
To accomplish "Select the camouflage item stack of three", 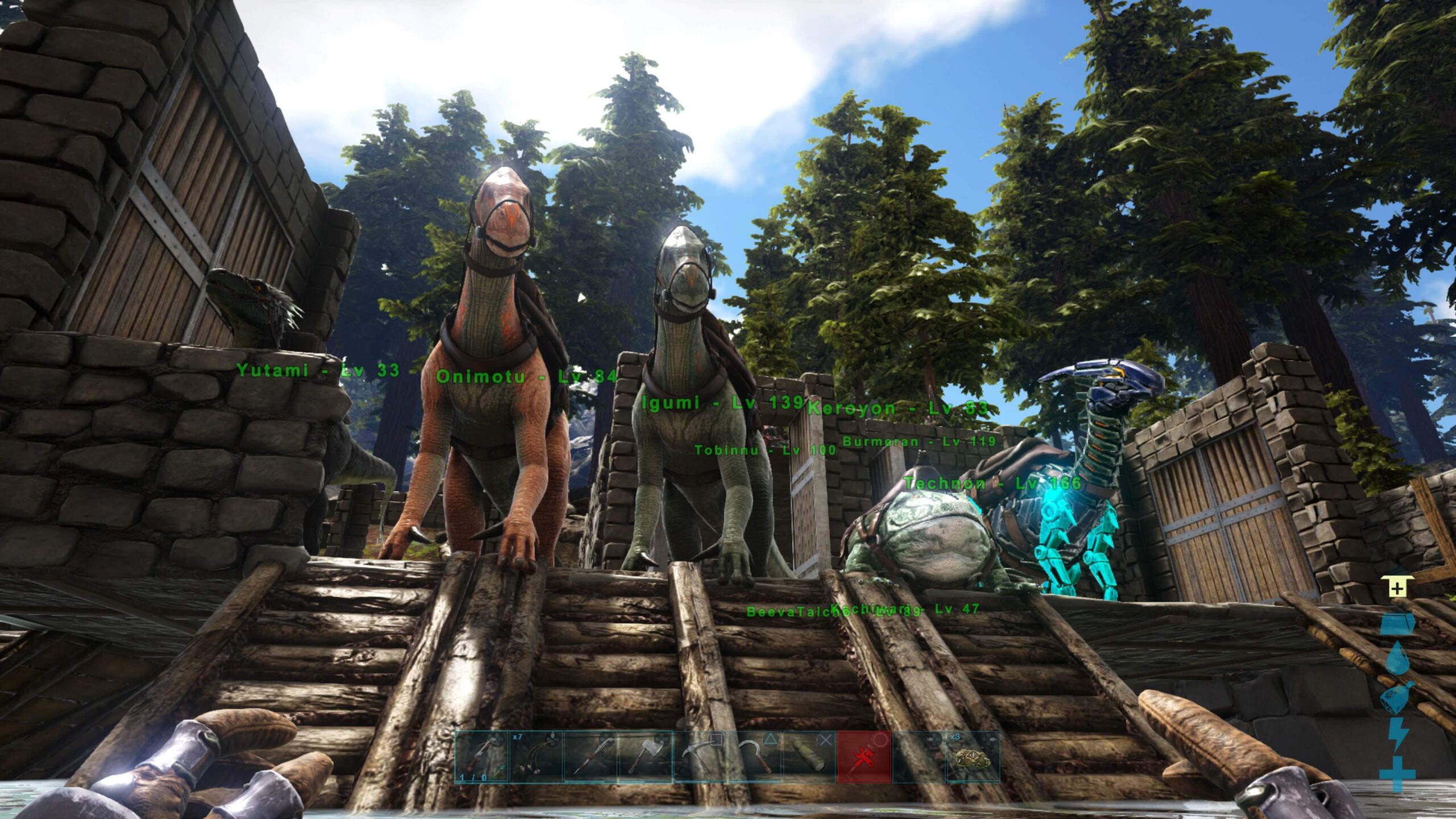I will (x=973, y=757).
